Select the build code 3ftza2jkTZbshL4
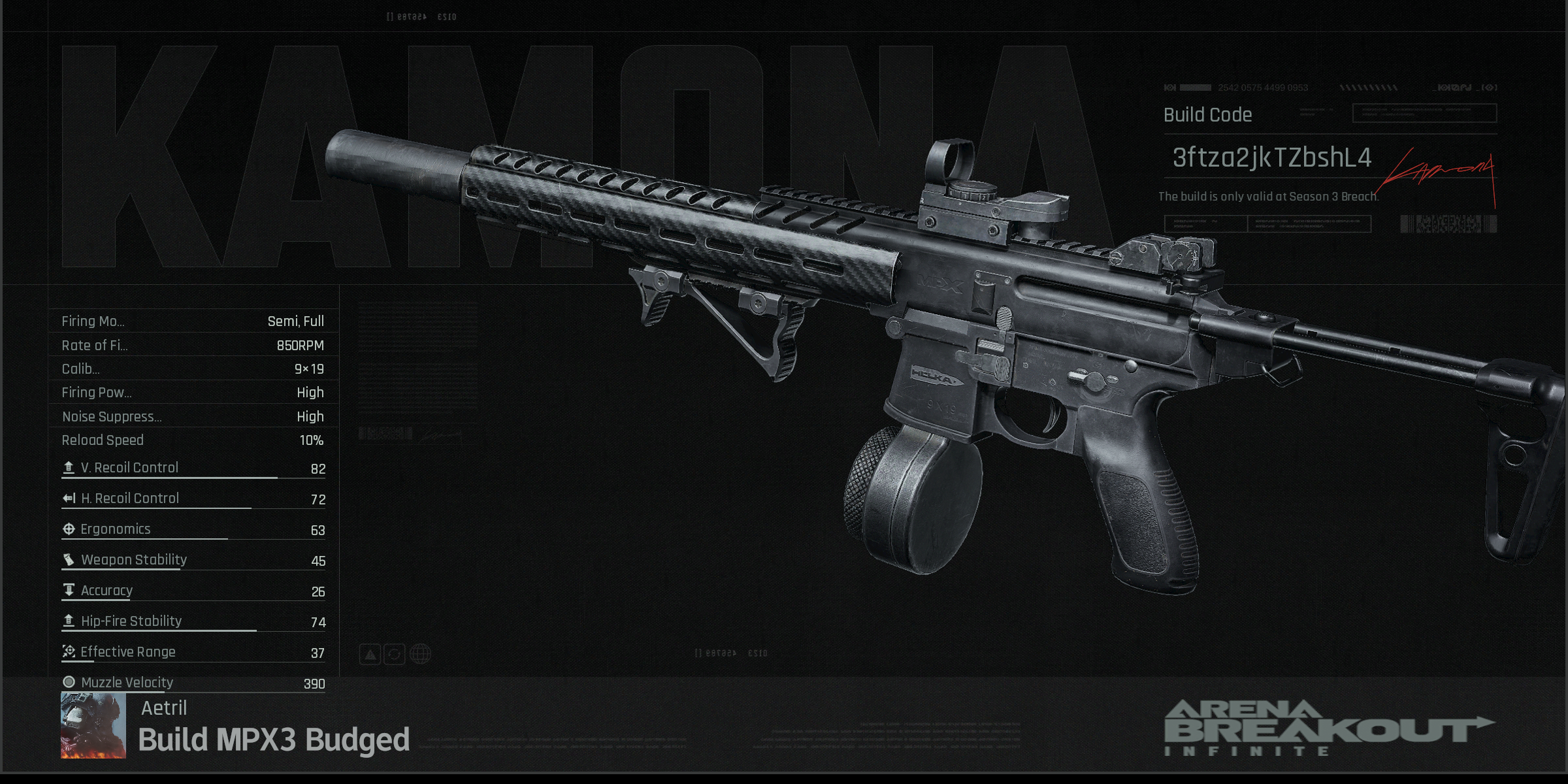This screenshot has width=1568, height=784. click(1271, 158)
